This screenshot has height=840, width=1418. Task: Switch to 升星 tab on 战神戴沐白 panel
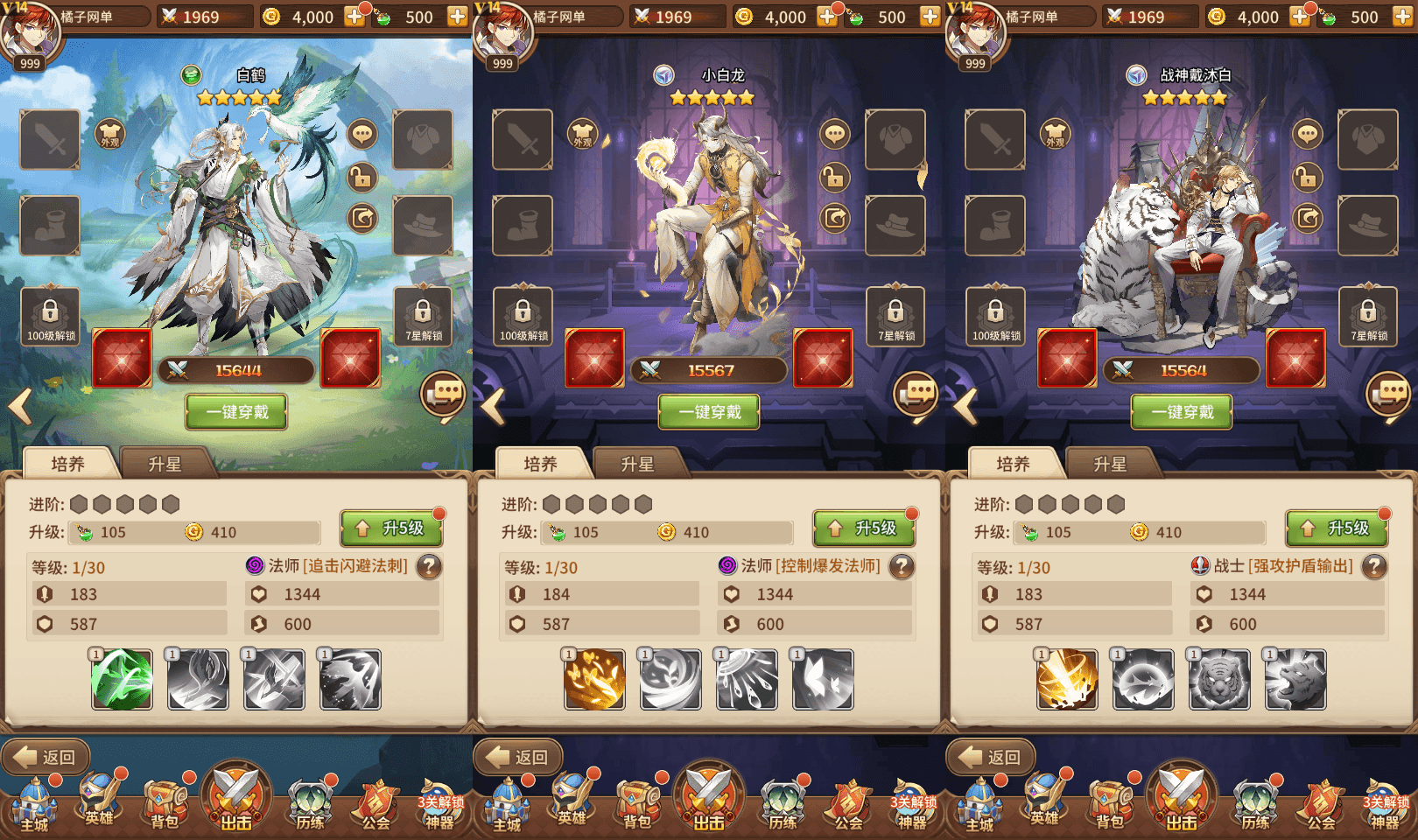[1110, 464]
